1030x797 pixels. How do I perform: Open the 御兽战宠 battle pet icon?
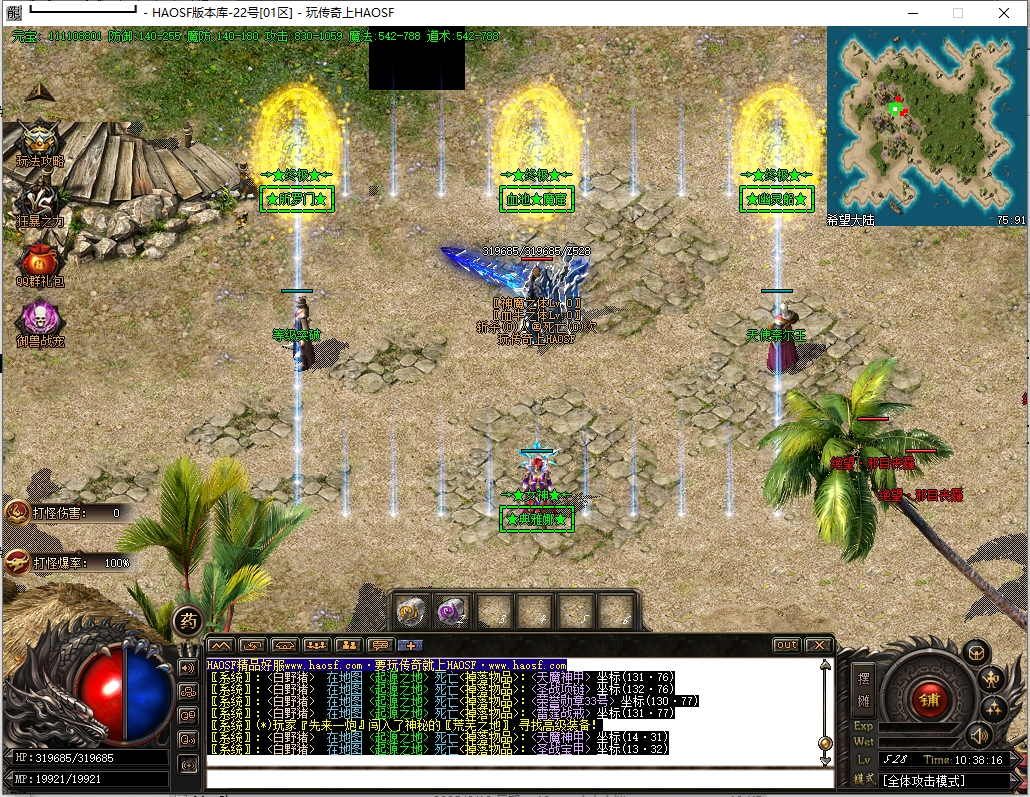(40, 321)
